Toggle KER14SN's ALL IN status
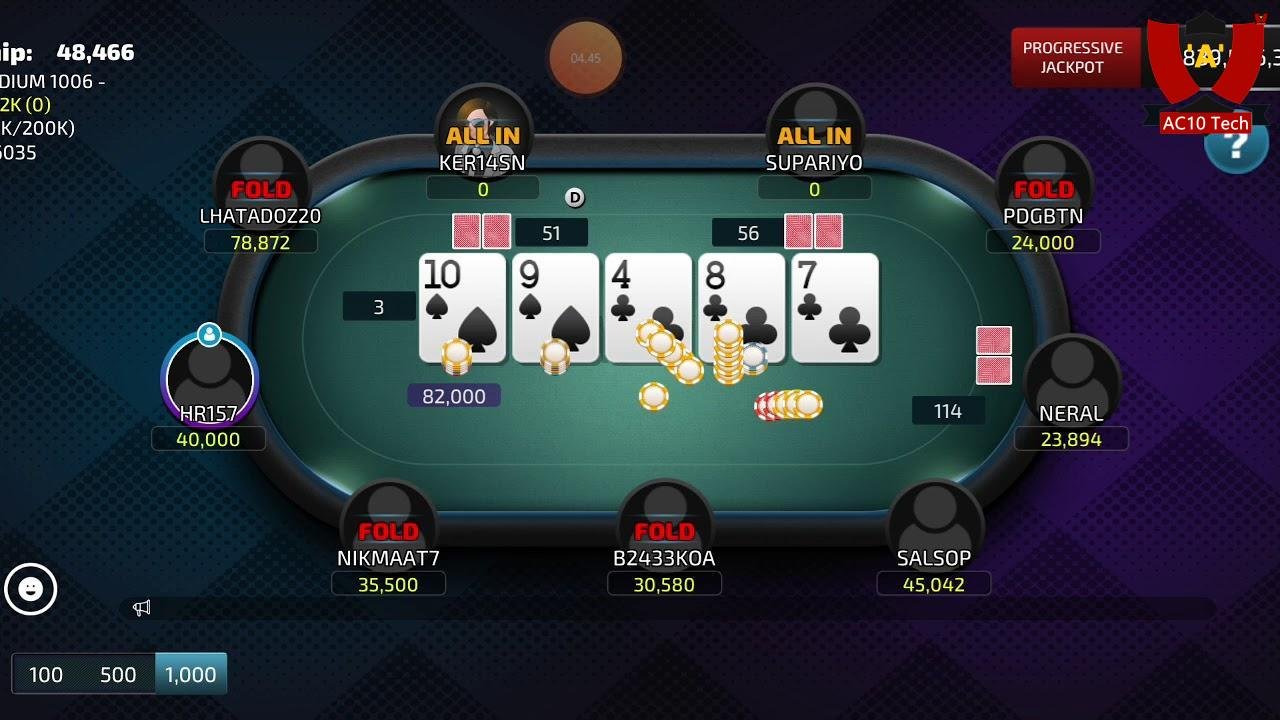Screen dimensions: 1280x720 coord(483,136)
